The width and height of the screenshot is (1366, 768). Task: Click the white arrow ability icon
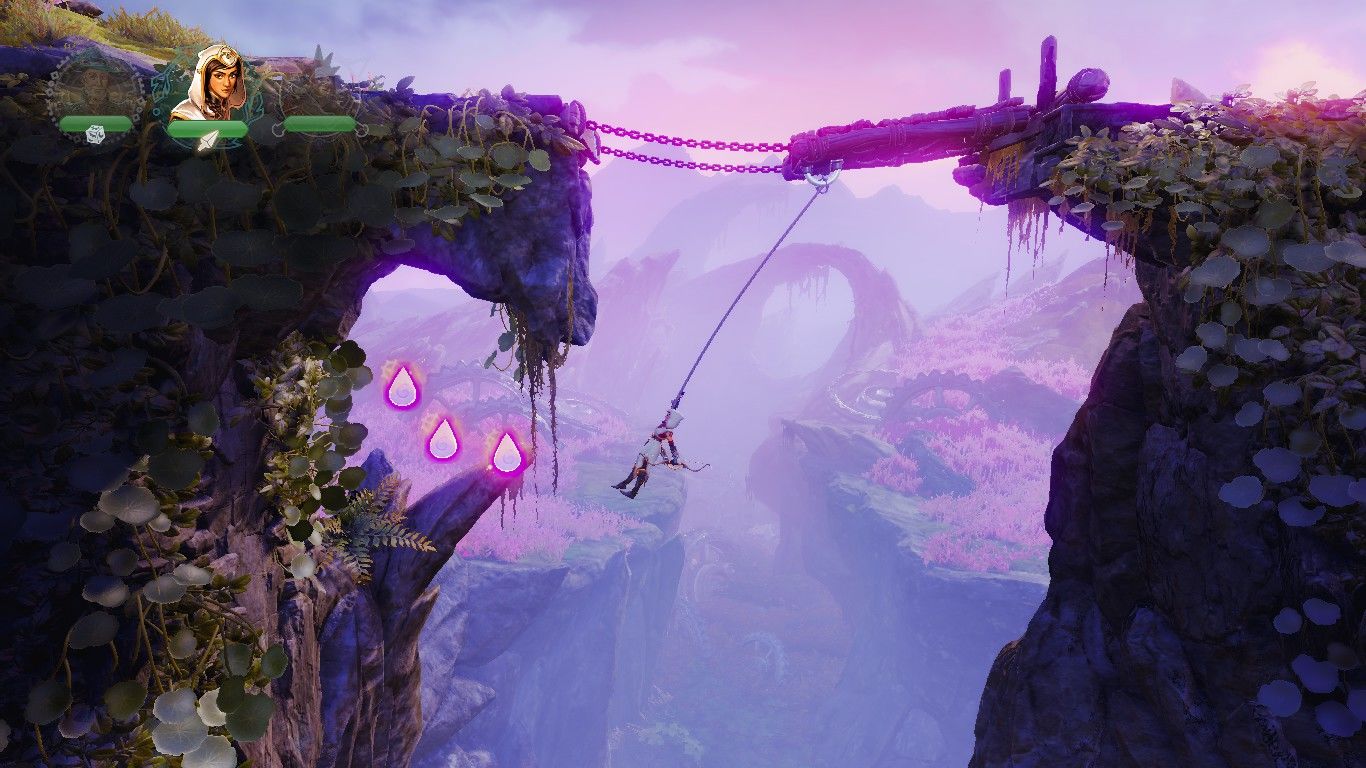click(207, 141)
